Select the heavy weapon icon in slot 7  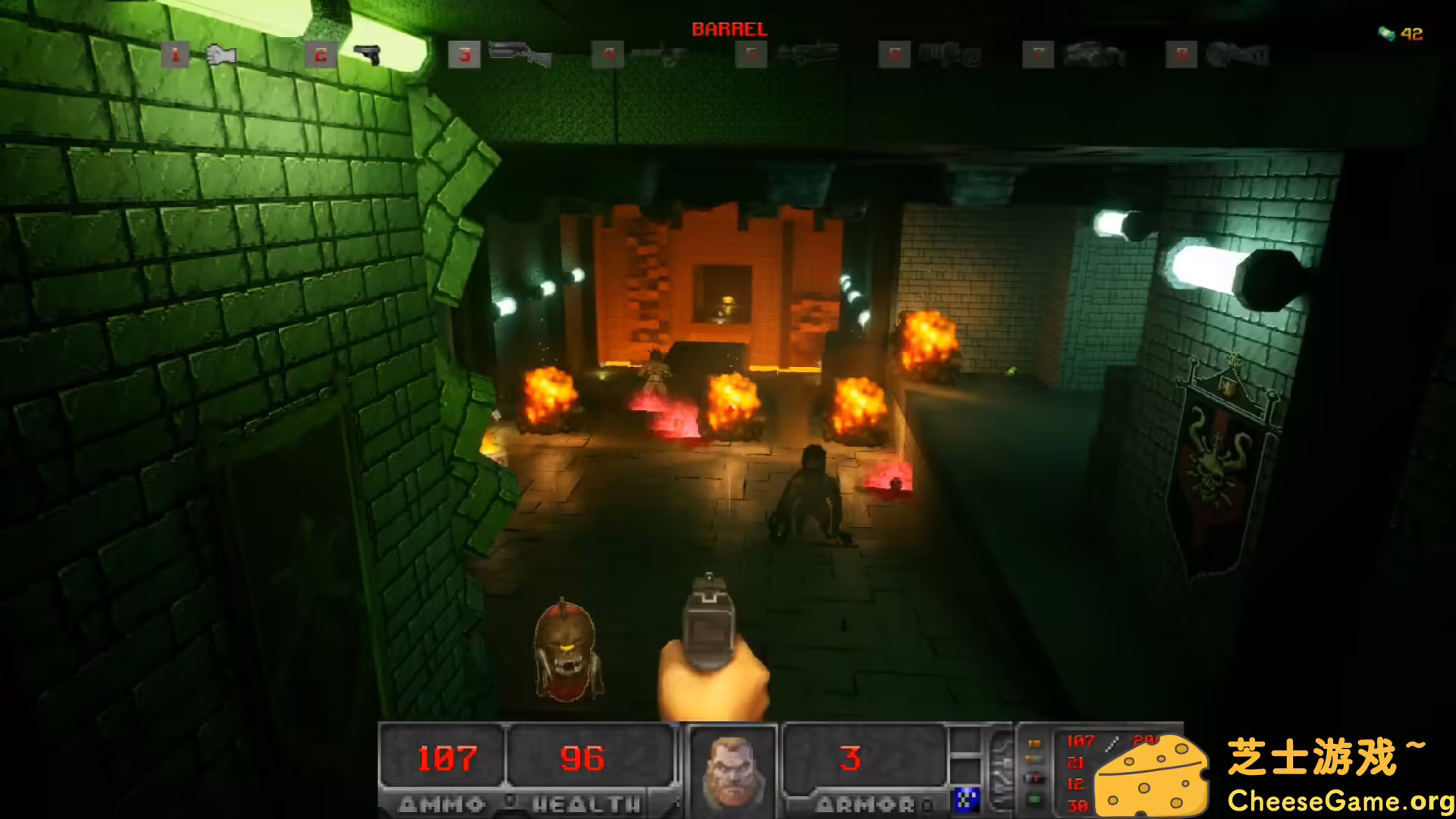(x=1092, y=55)
